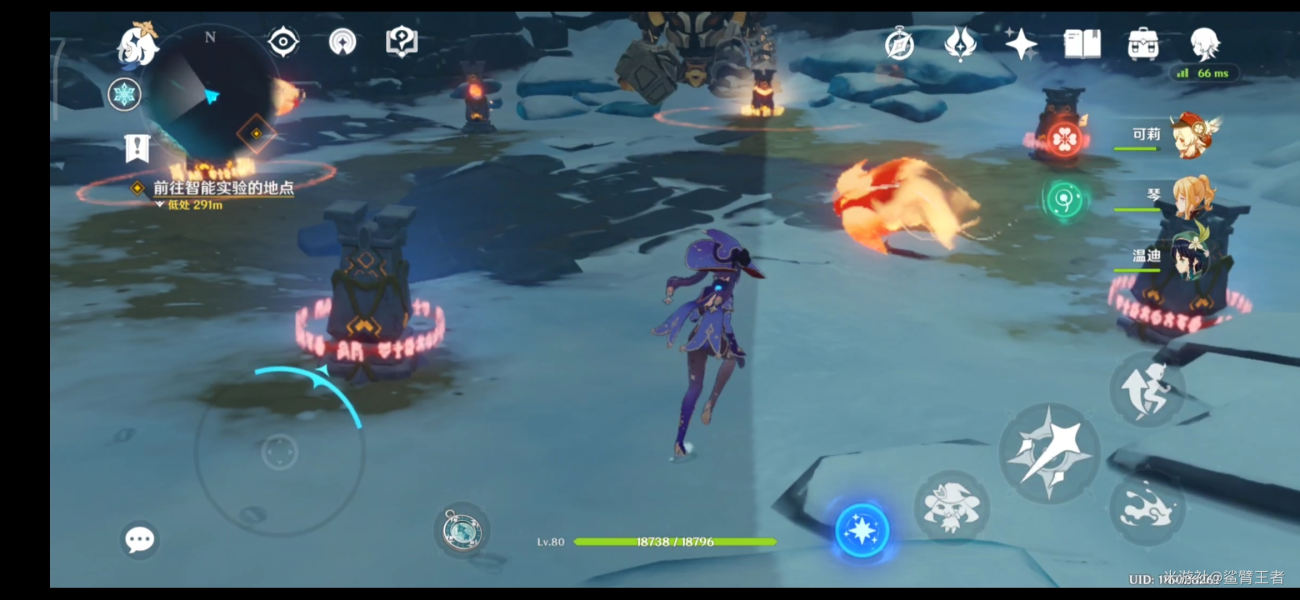
Task: Open the compass icon in top bar
Action: 899,44
